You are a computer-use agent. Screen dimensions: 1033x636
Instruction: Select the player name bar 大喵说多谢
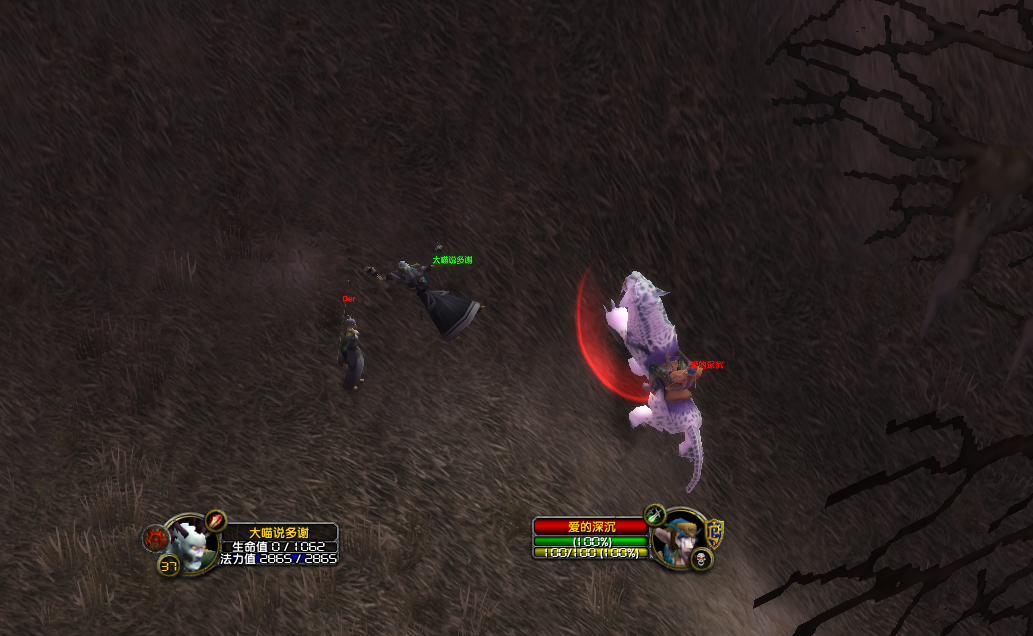[x=279, y=532]
